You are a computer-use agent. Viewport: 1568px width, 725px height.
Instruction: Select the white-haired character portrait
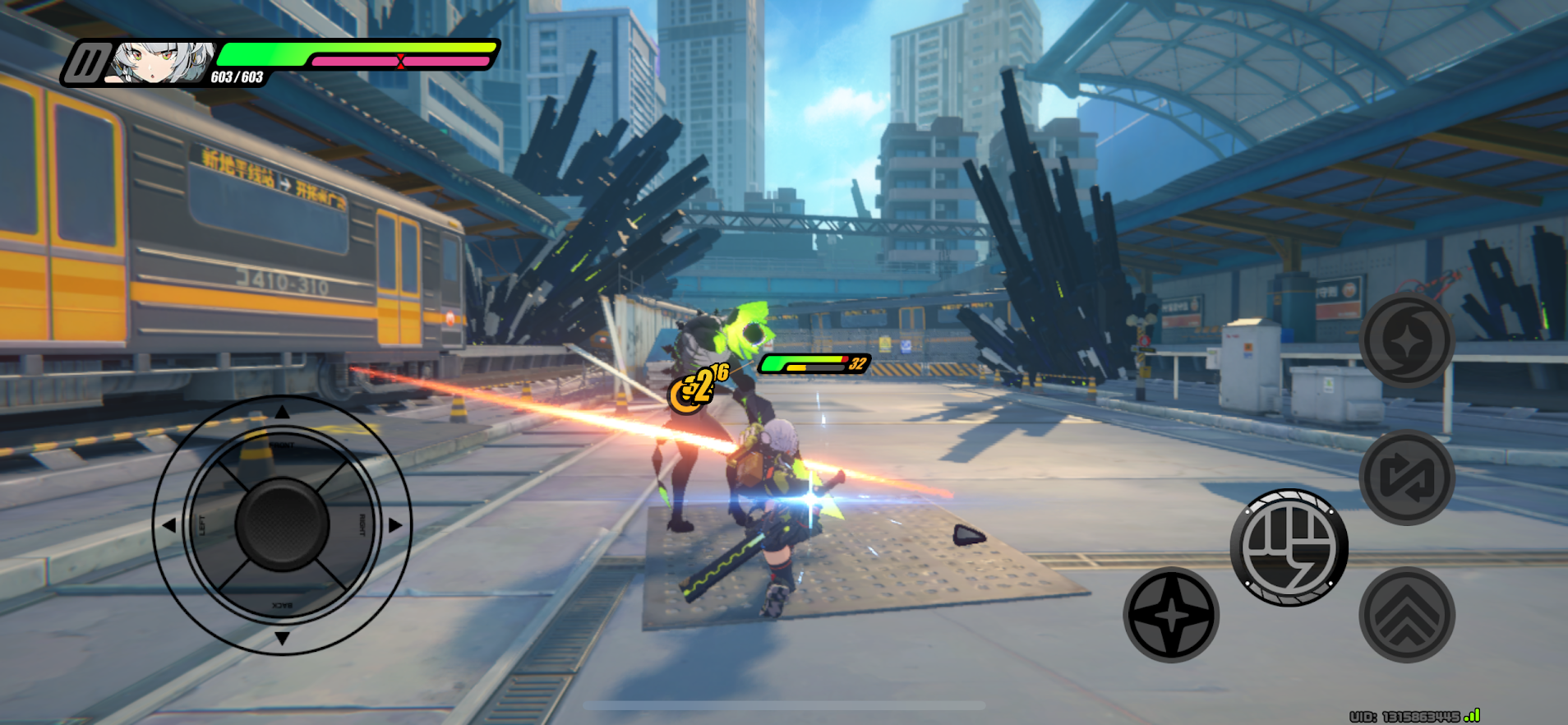coord(162,63)
